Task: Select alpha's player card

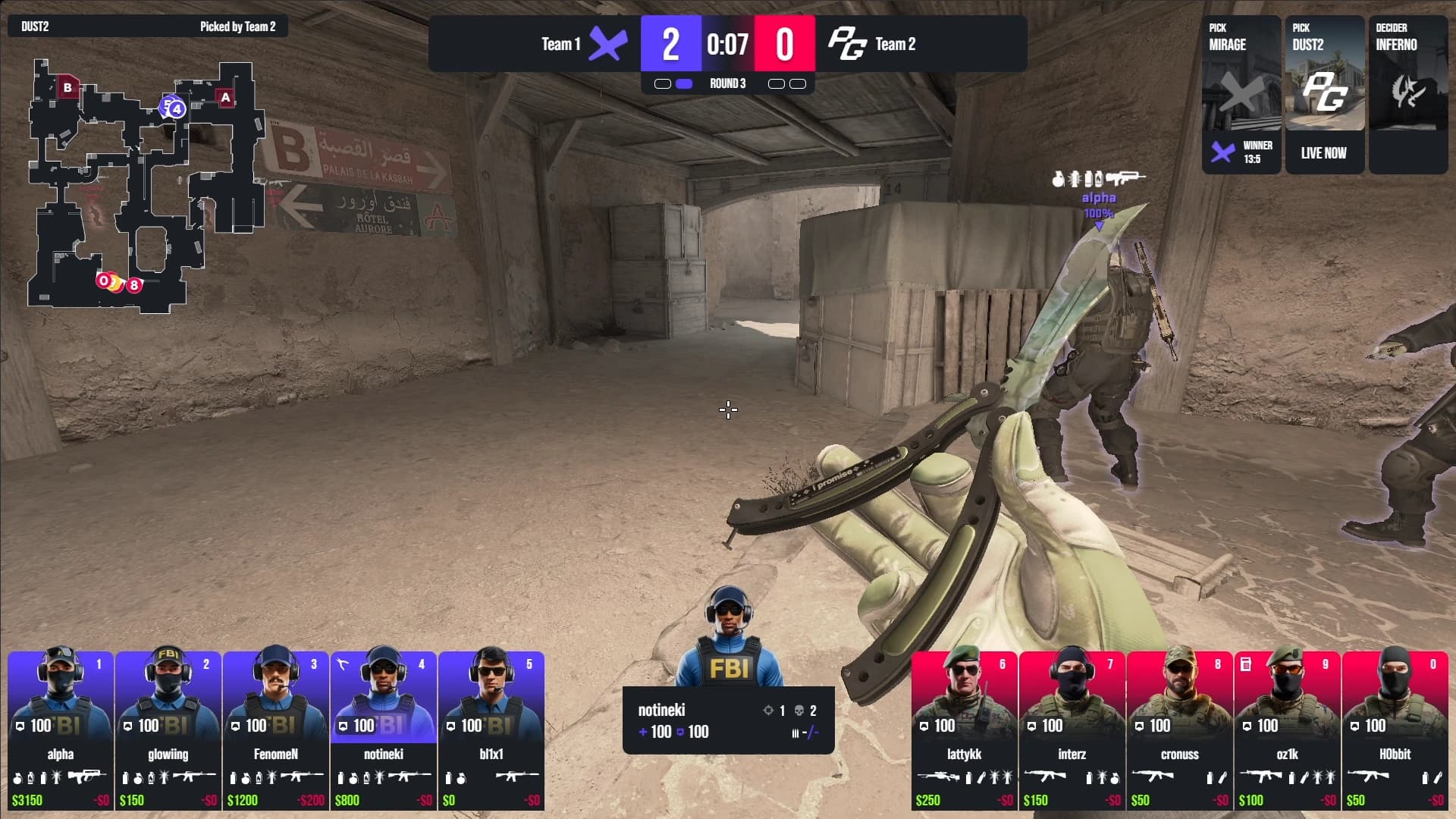Action: click(x=61, y=730)
